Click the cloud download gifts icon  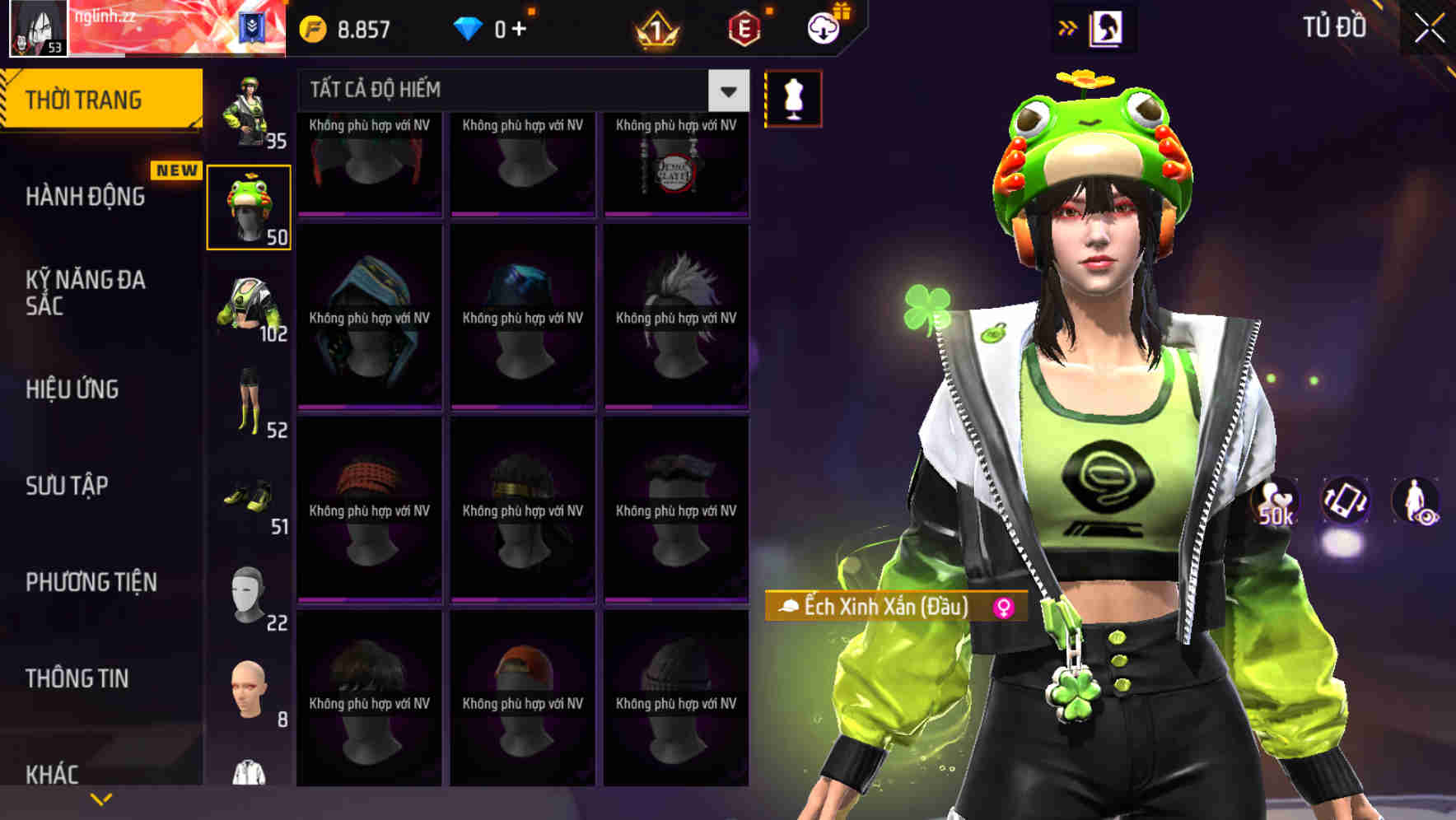click(822, 27)
